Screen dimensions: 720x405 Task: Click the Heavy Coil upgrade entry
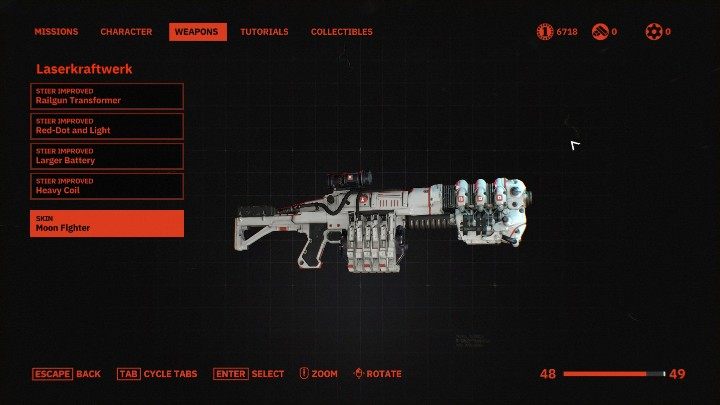107,186
